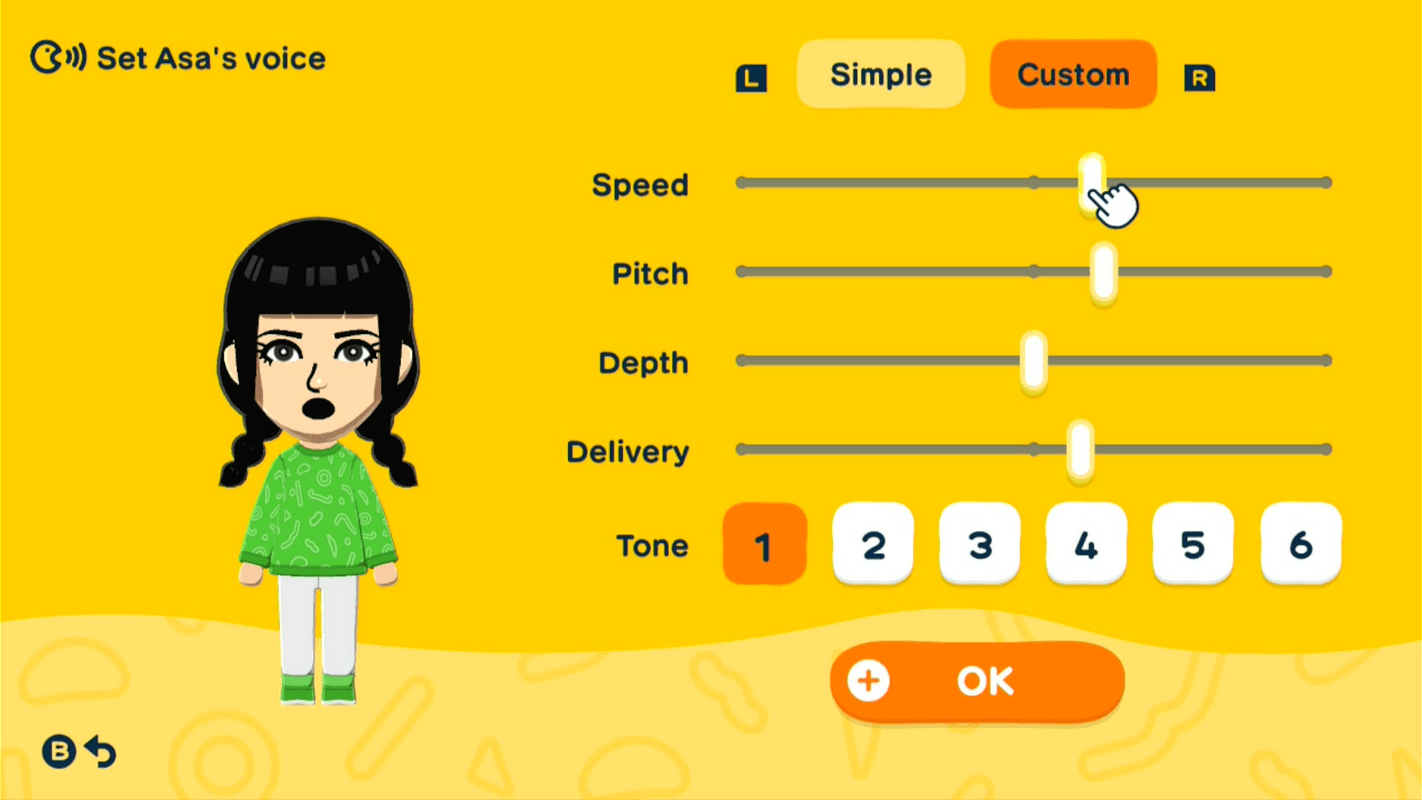Click the Delivery slider handle

click(1080, 449)
